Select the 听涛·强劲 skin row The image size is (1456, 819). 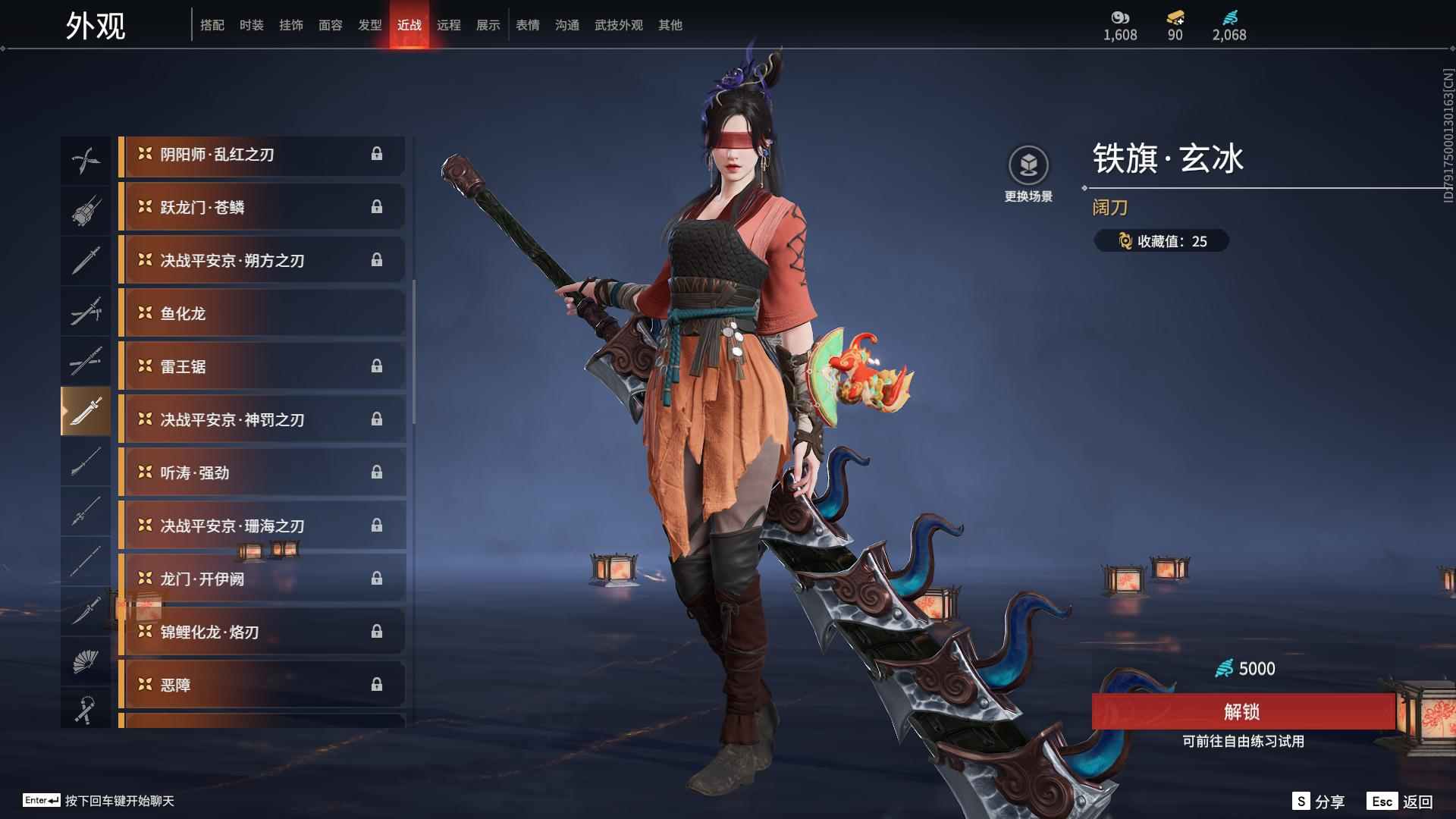262,472
